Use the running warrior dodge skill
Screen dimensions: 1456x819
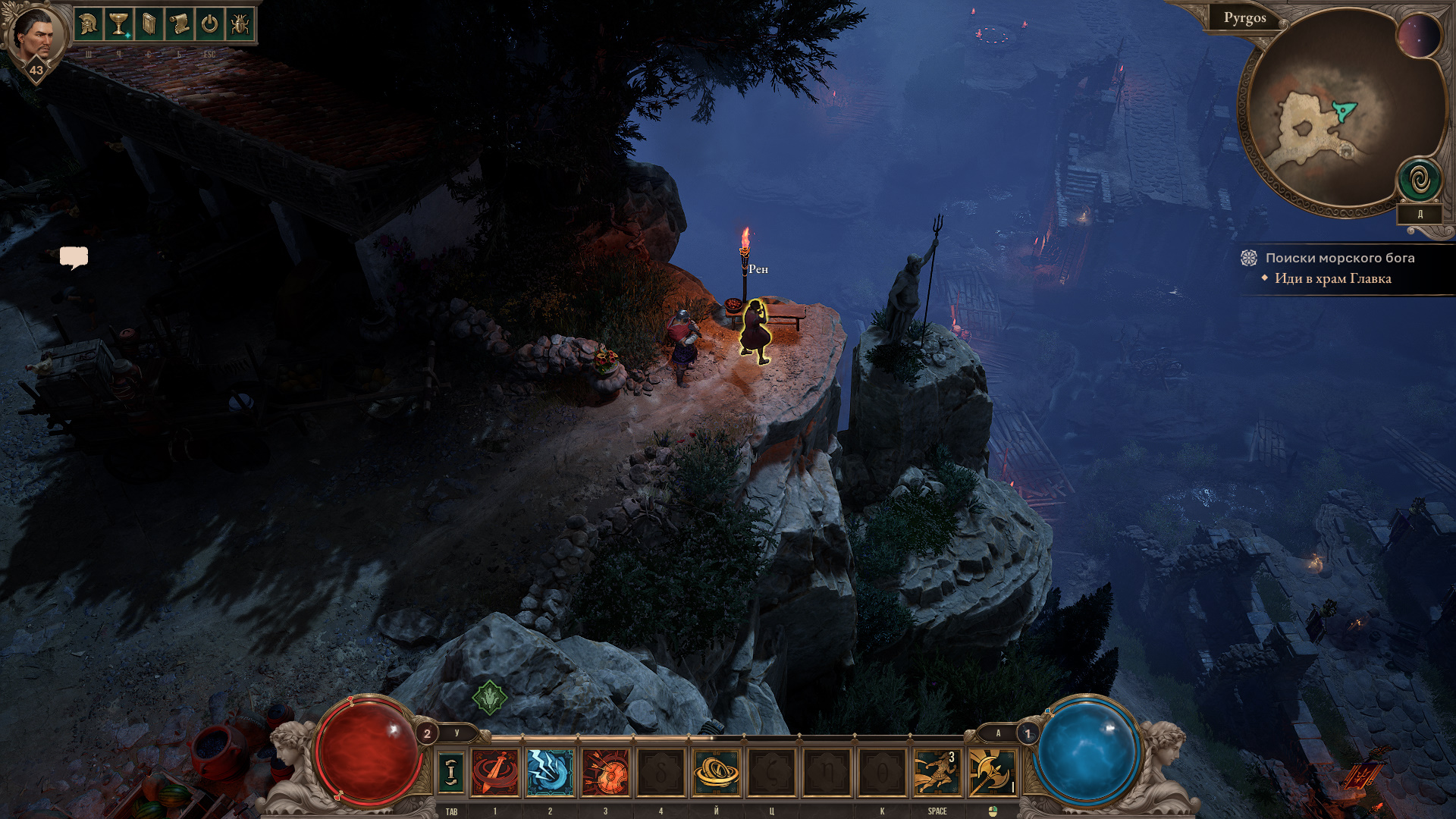click(937, 772)
